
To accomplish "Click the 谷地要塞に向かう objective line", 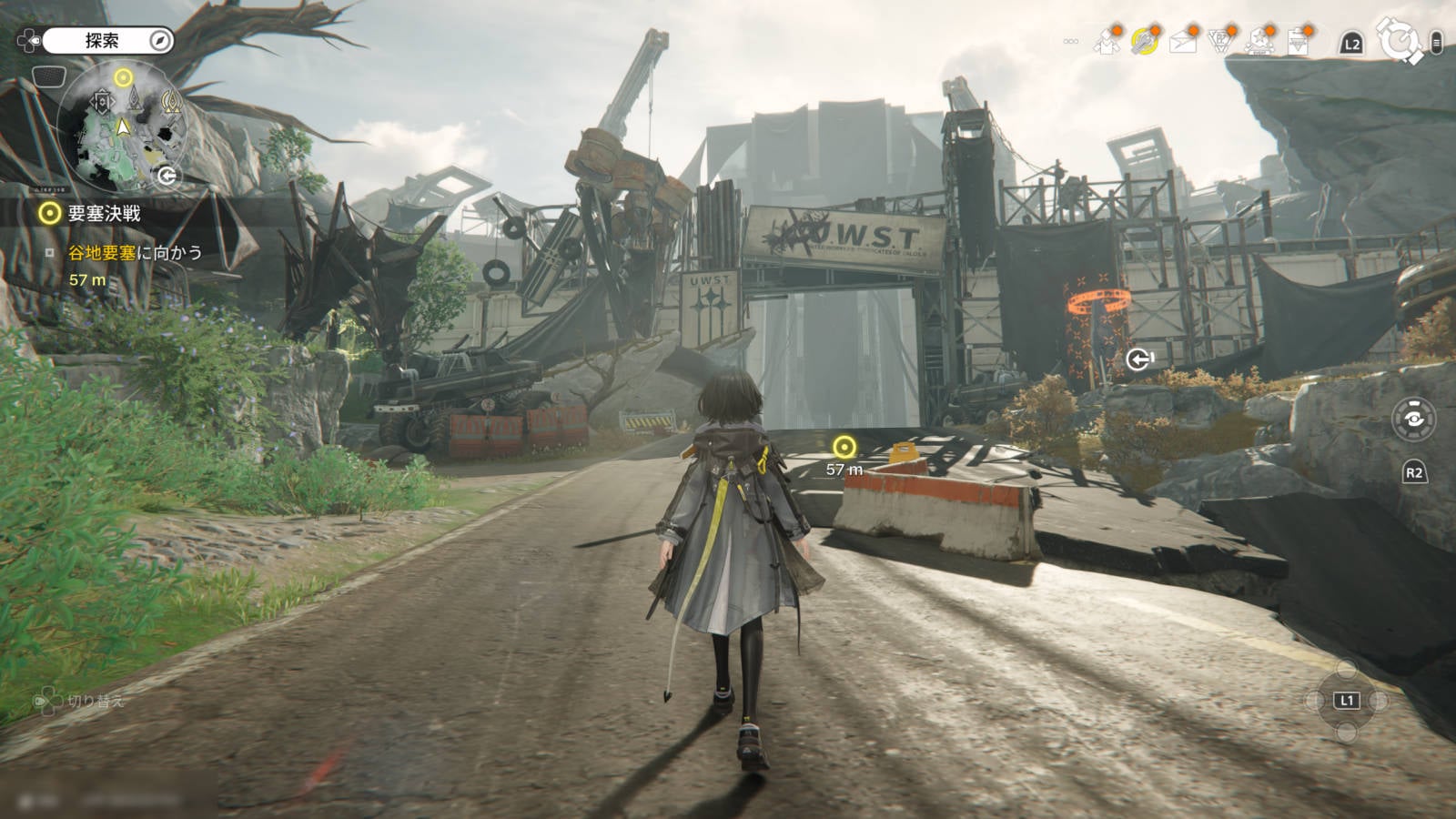I will pos(135,253).
